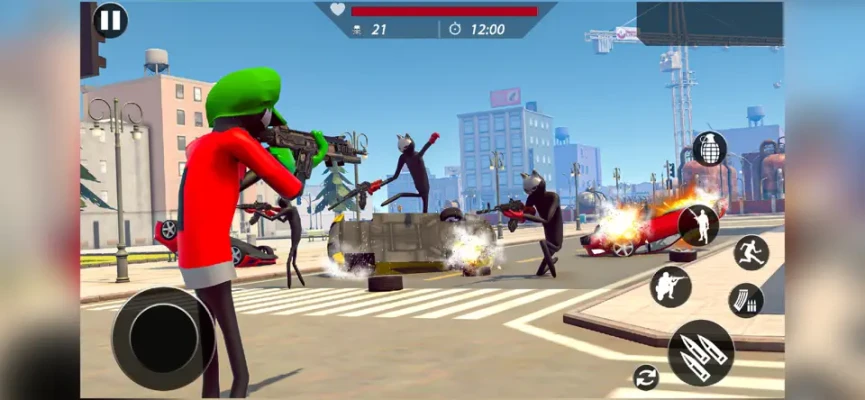Image resolution: width=865 pixels, height=400 pixels.
Task: Tap the virtual movement joystick
Action: [163, 338]
